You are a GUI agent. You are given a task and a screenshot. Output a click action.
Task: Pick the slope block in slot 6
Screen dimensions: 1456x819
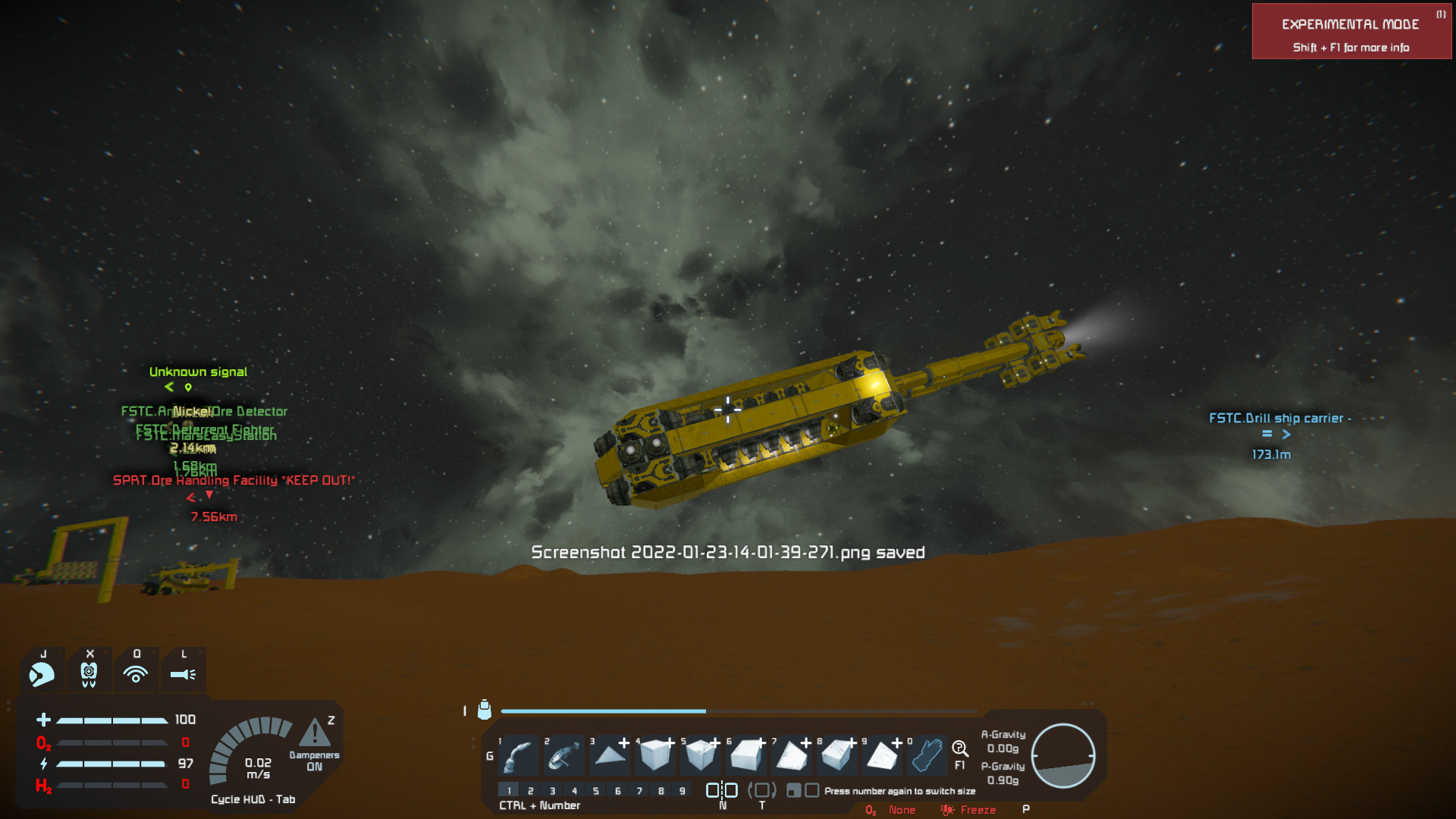pyautogui.click(x=746, y=755)
